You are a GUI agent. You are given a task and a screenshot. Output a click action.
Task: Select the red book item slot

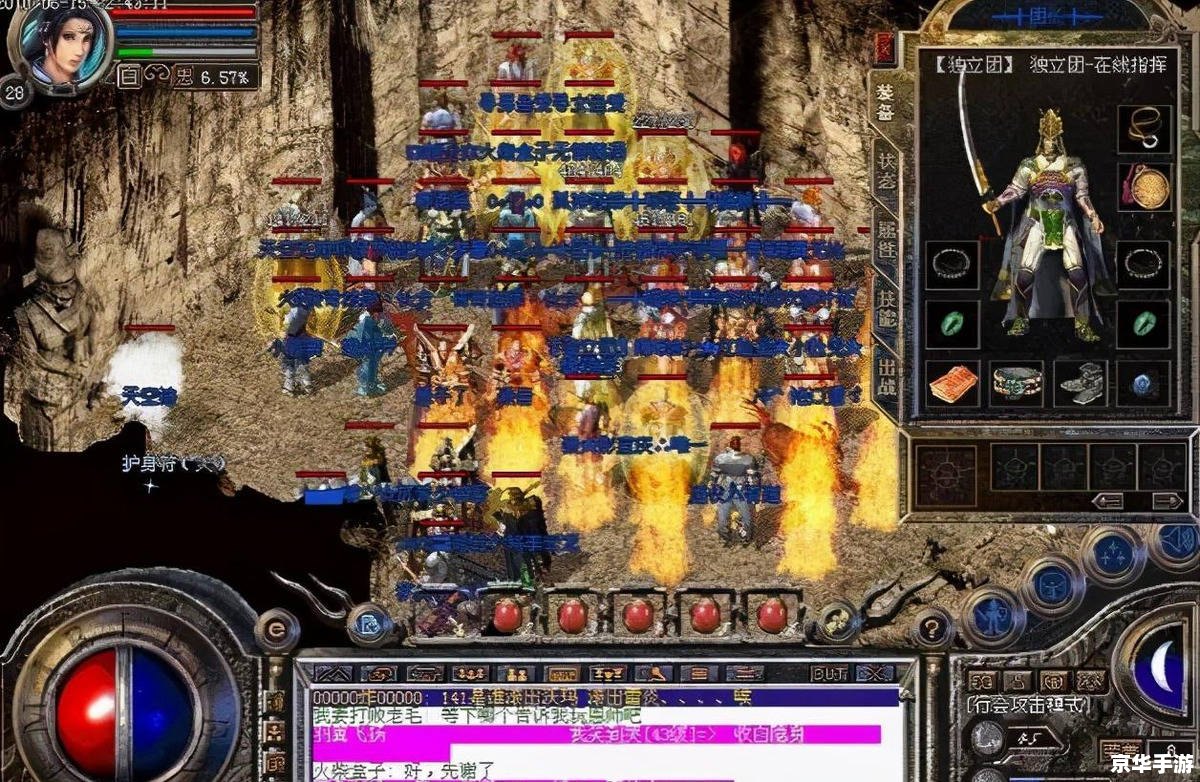pyautogui.click(x=952, y=384)
